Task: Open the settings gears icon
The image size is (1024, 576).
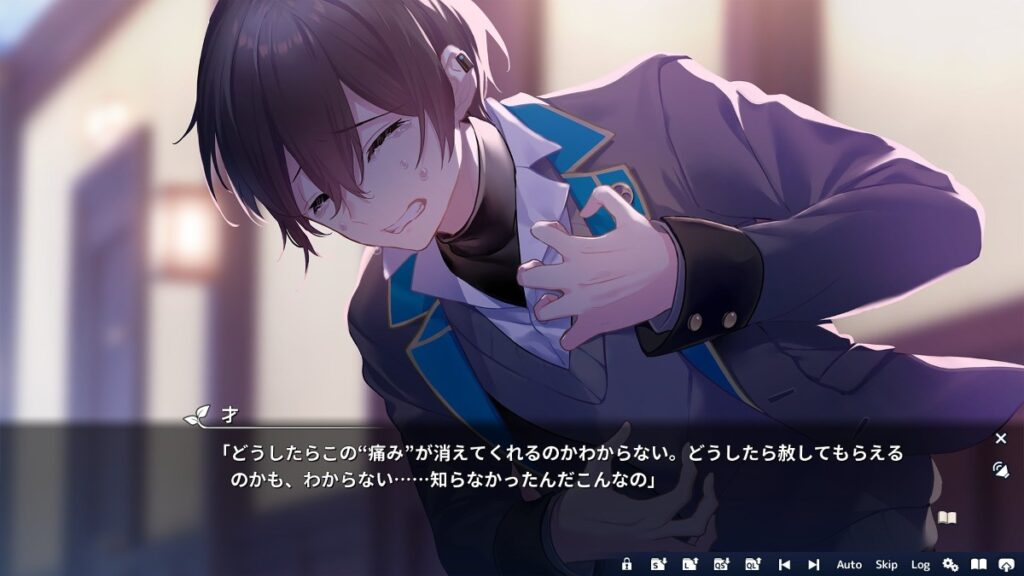Action: click(x=950, y=565)
